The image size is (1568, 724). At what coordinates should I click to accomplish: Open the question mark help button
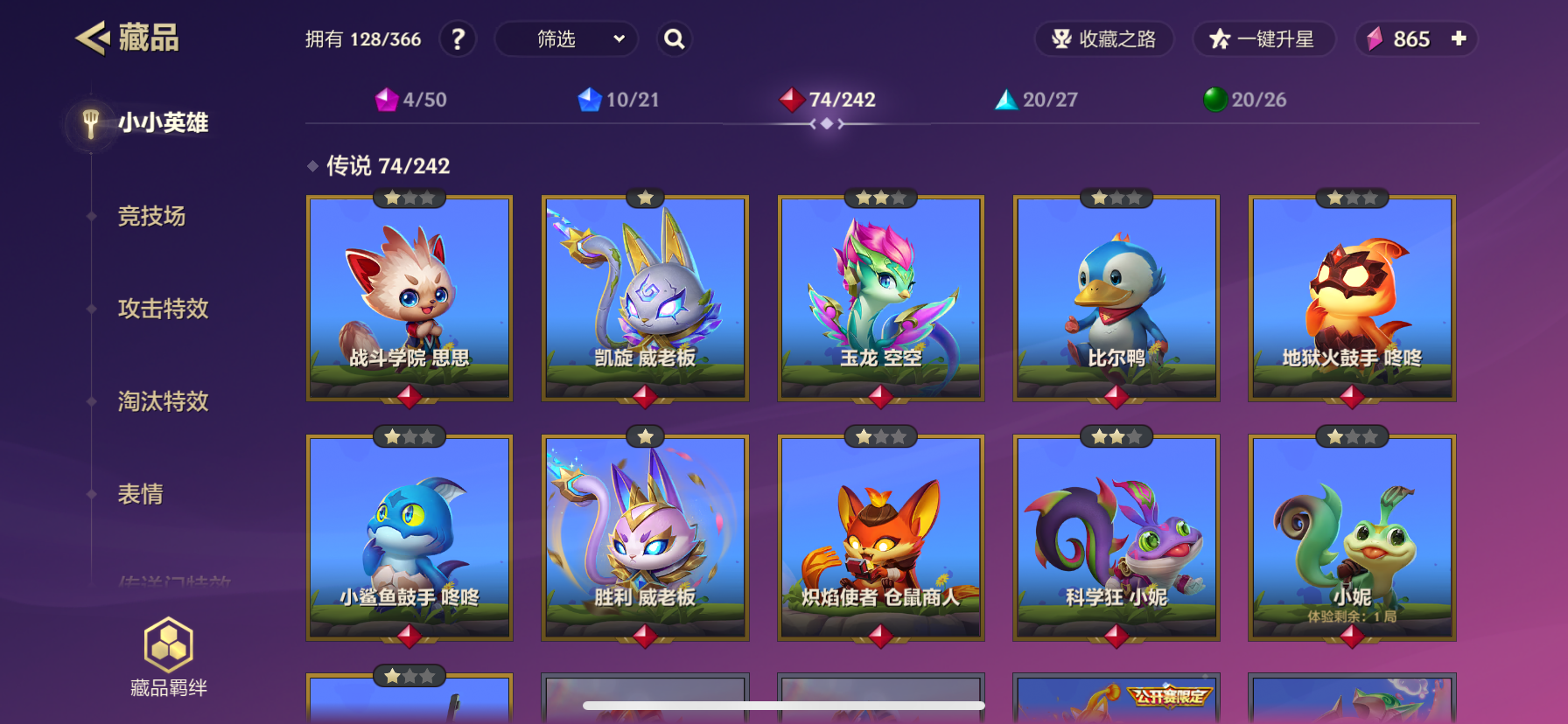pyautogui.click(x=458, y=39)
